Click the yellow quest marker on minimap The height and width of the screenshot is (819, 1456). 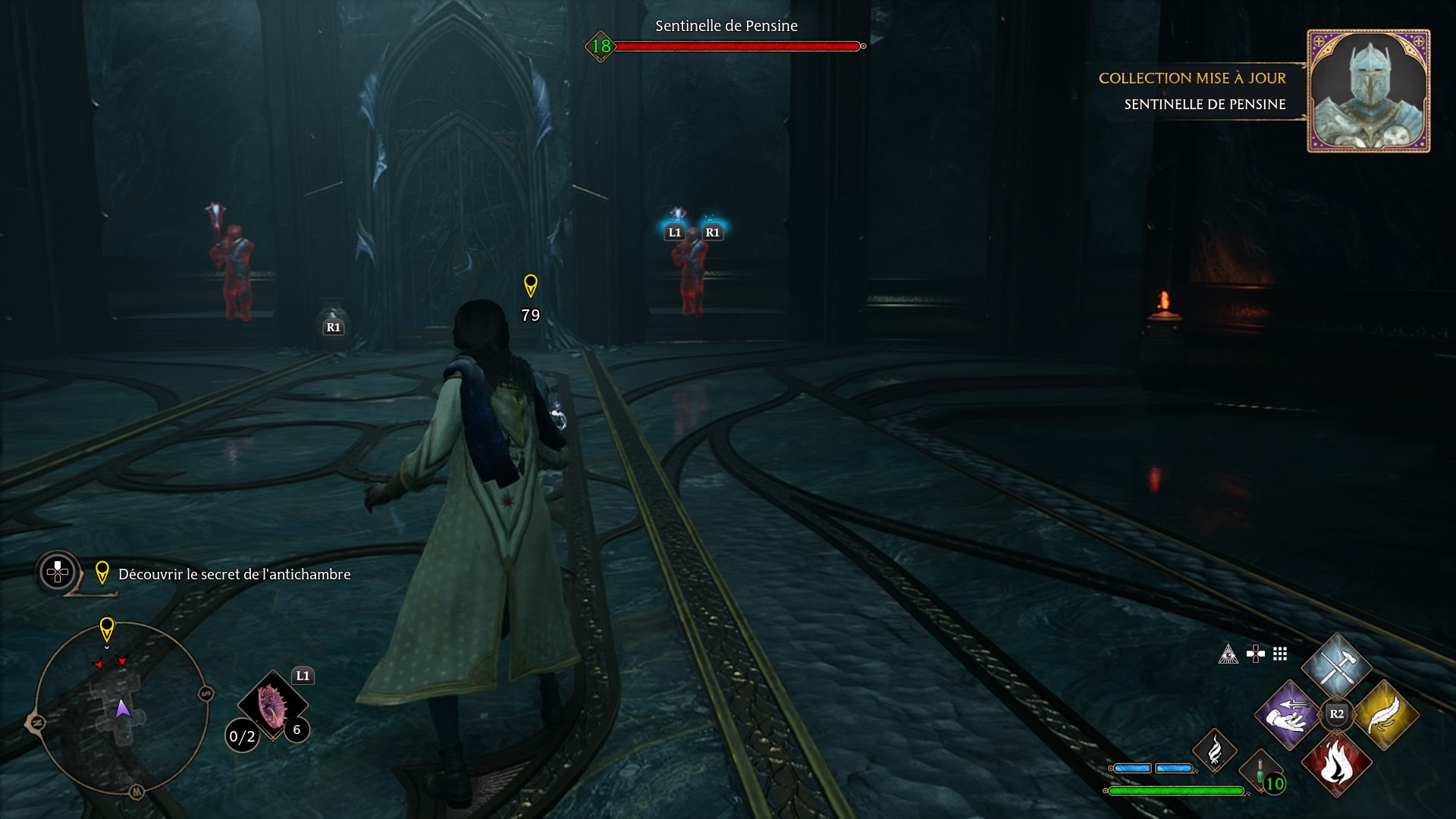click(107, 629)
